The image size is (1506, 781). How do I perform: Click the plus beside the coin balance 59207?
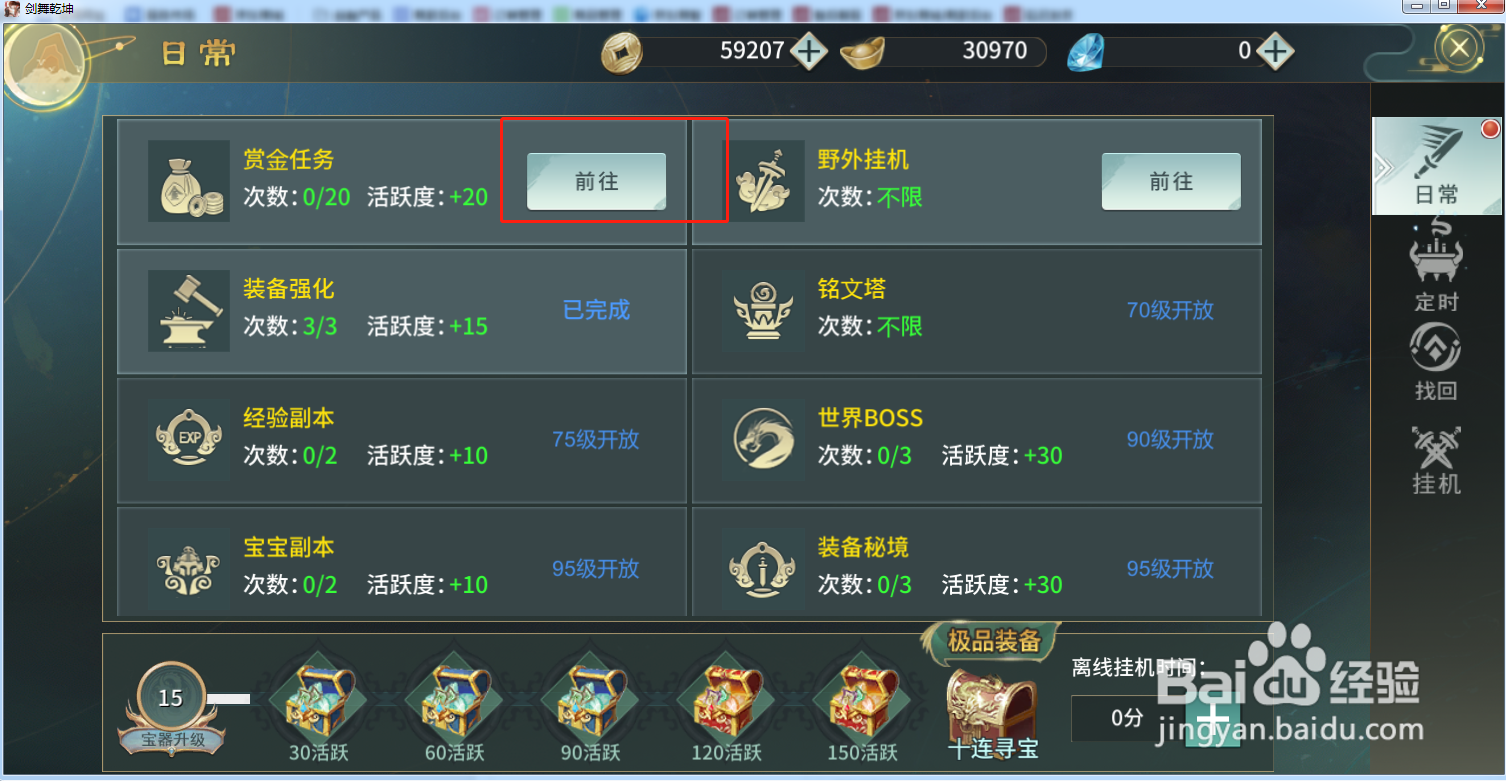[810, 50]
